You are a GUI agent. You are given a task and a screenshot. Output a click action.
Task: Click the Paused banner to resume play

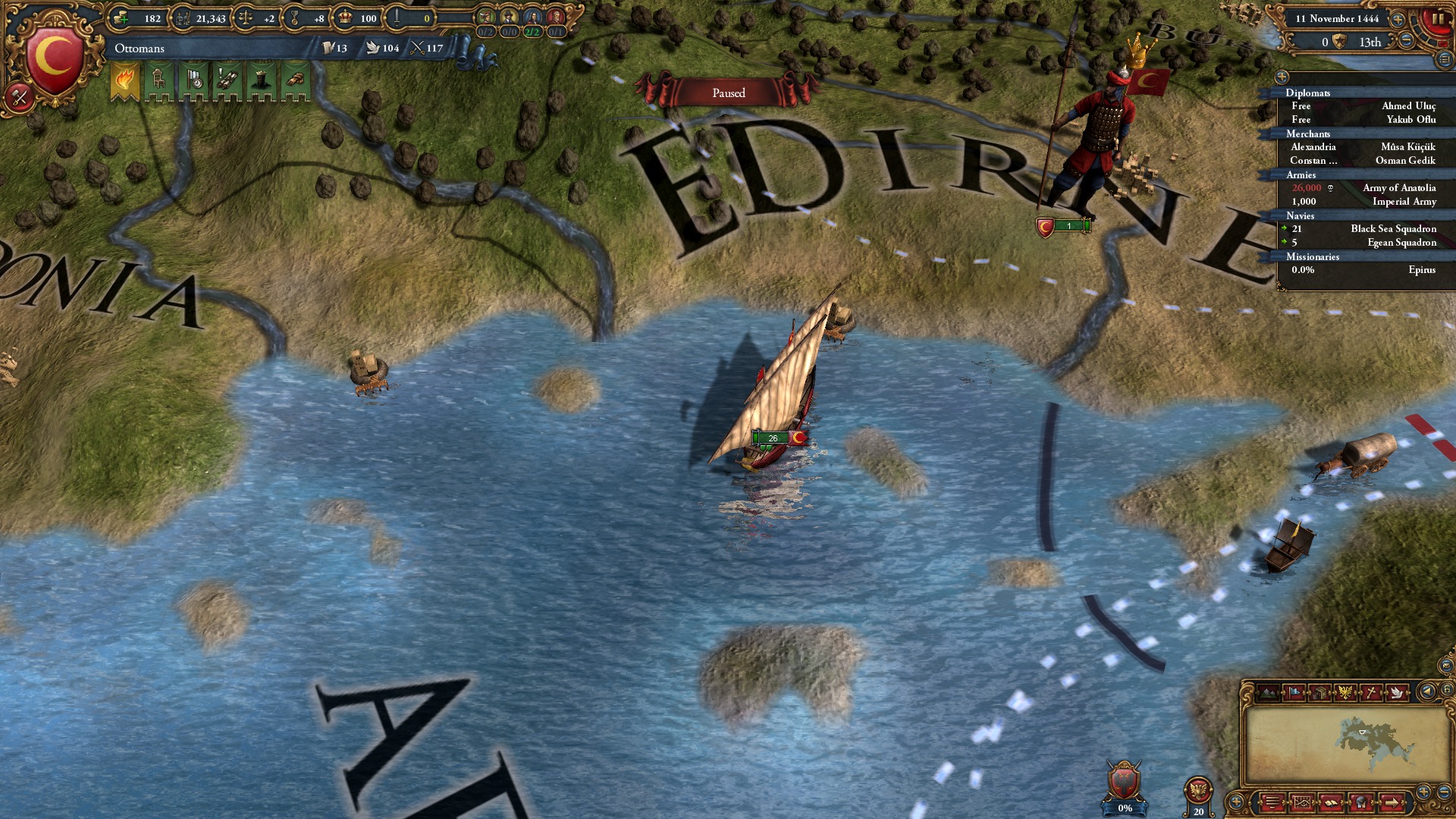[729, 93]
